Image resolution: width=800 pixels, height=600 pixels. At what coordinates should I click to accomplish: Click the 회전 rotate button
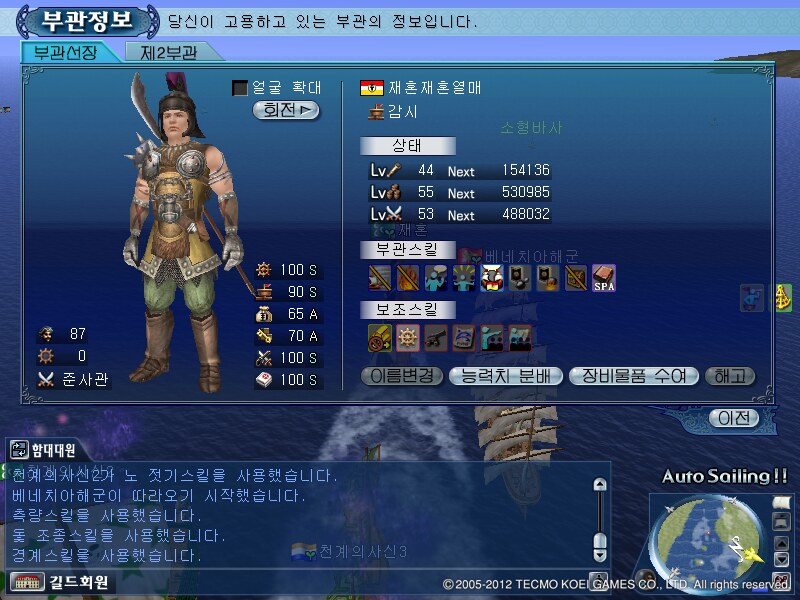[286, 110]
